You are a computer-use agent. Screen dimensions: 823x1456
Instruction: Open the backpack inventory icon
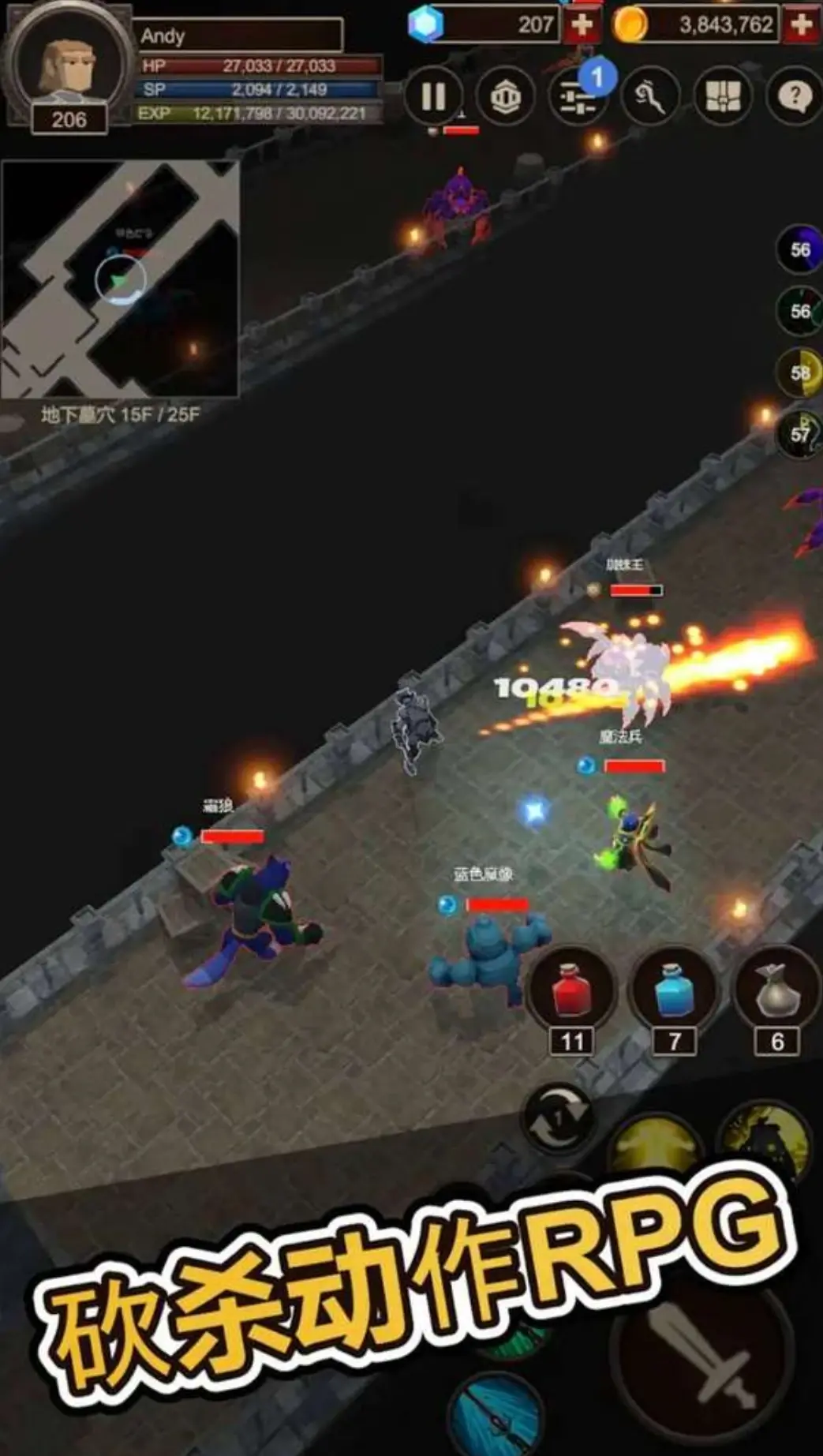point(722,96)
